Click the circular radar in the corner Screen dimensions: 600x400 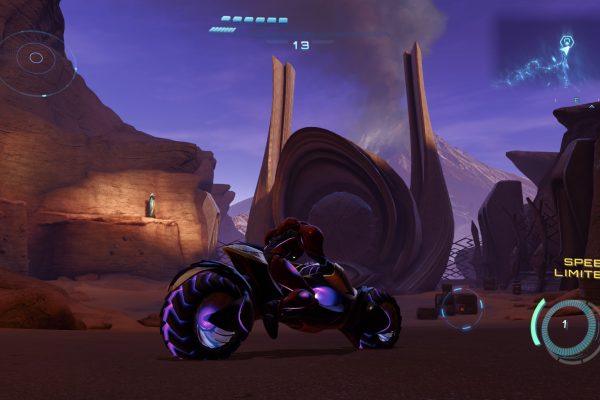coord(36,59)
